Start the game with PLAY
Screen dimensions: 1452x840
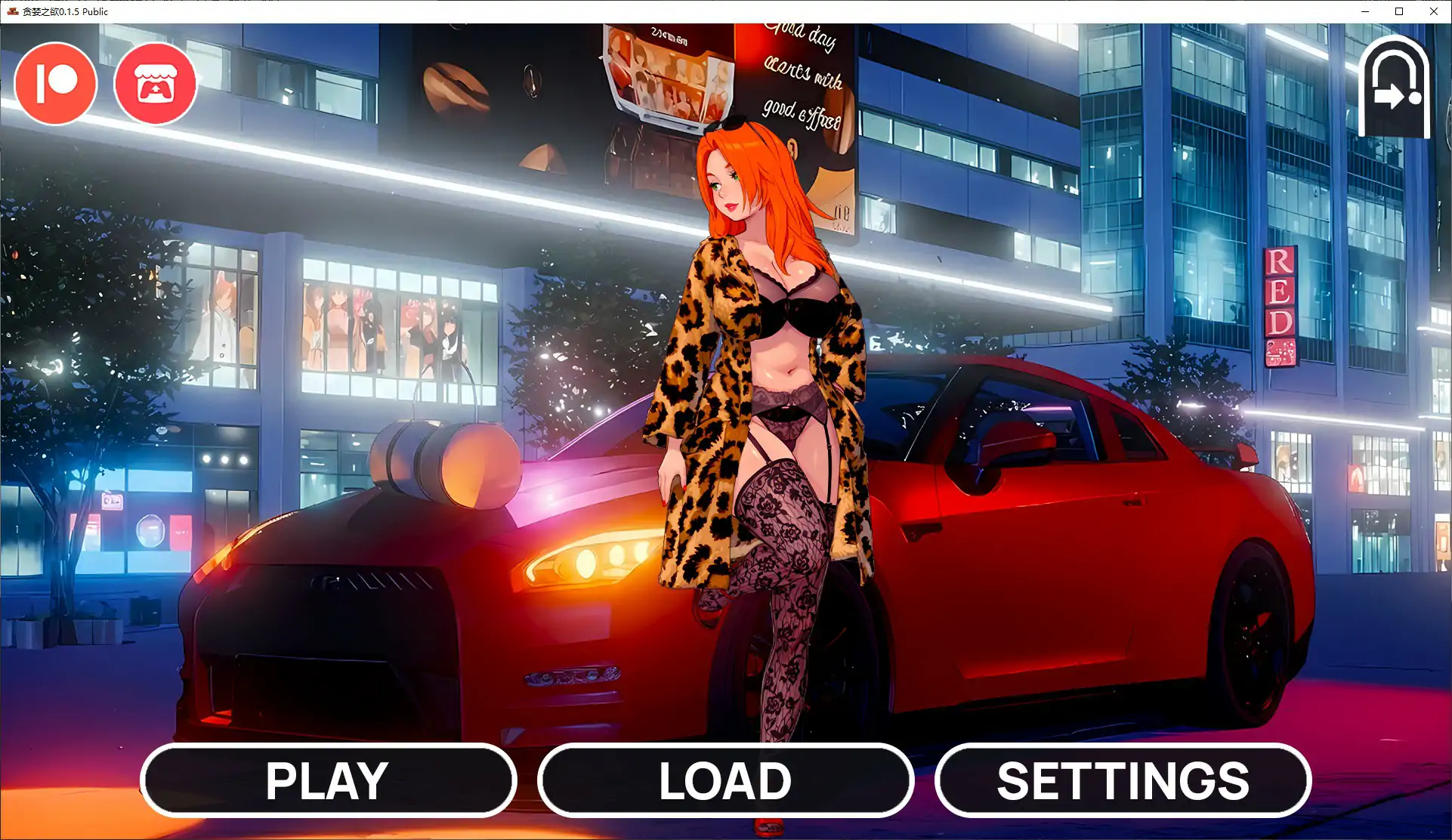point(328,780)
